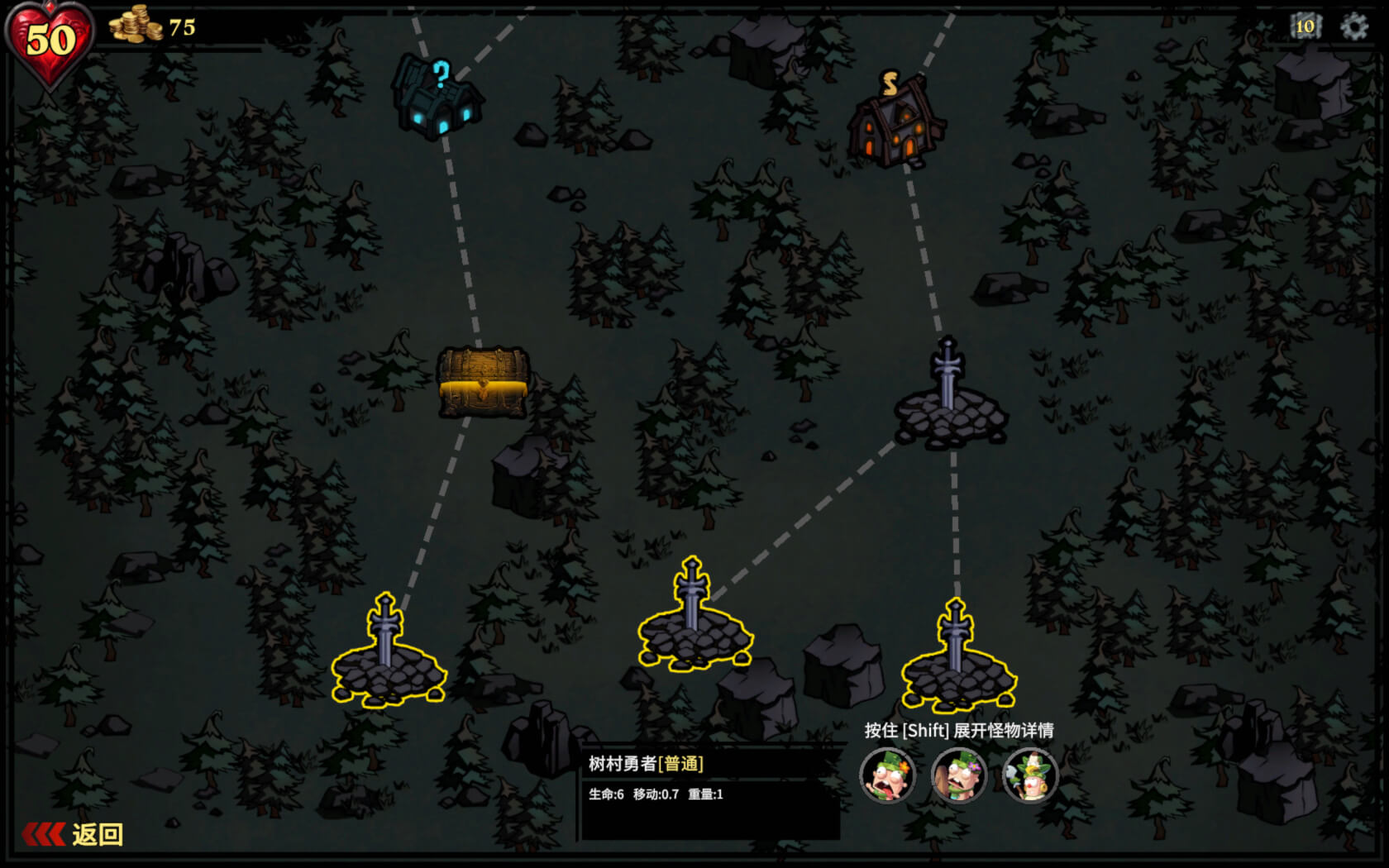1389x868 pixels.
Task: Open the card deck icon showing 10
Action: pos(1305,26)
